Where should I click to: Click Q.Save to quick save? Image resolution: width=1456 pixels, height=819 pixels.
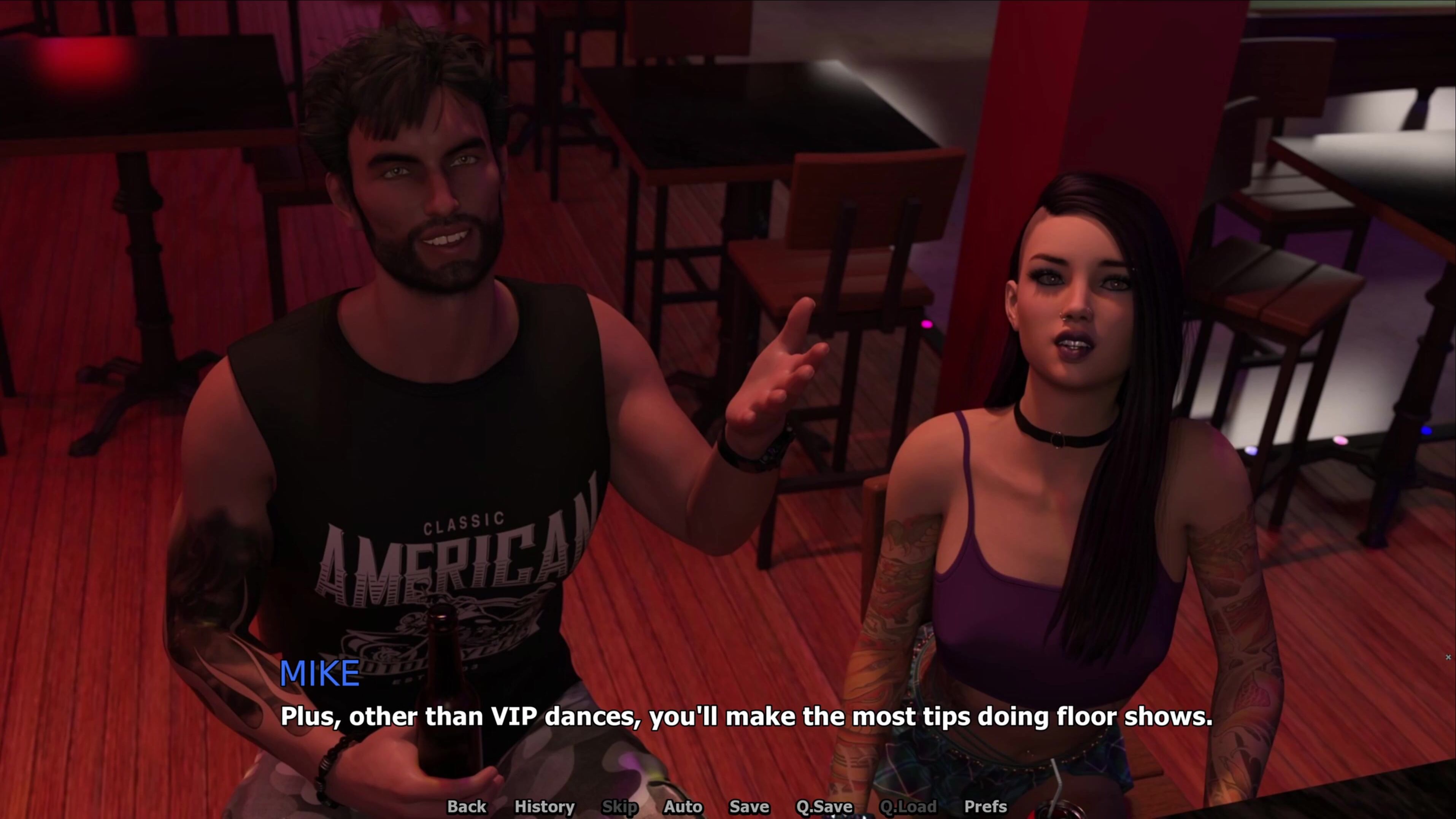824,806
